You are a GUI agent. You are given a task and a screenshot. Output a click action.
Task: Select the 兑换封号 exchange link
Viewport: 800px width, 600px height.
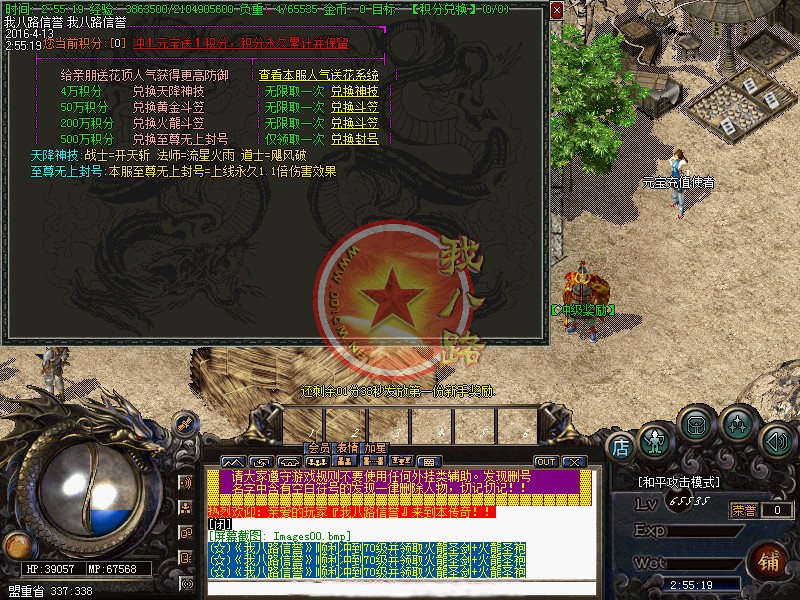(354, 139)
